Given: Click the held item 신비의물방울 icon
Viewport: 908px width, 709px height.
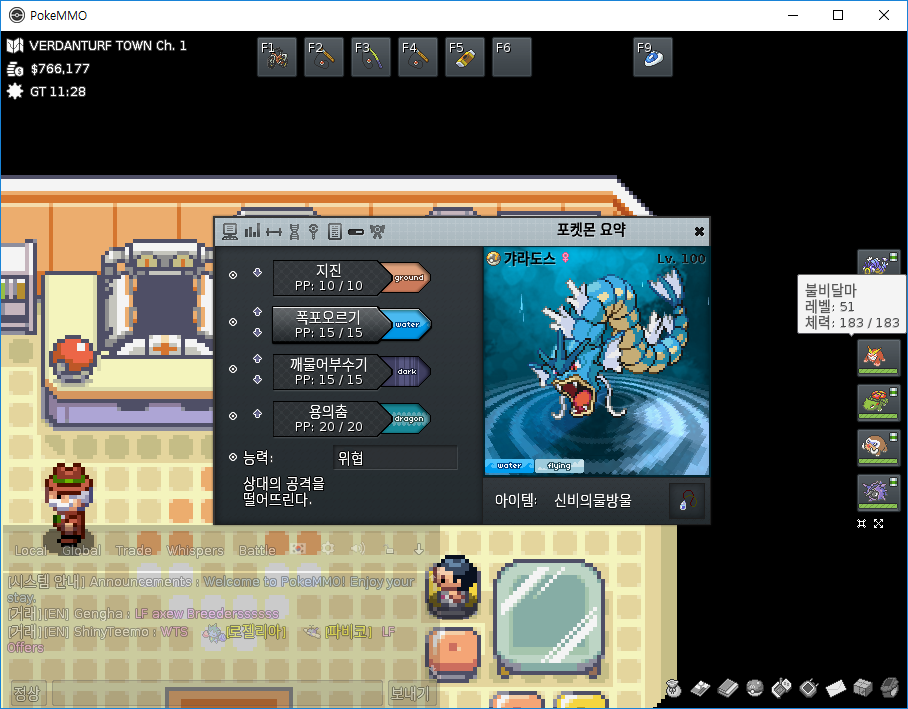Looking at the screenshot, I should [x=687, y=500].
